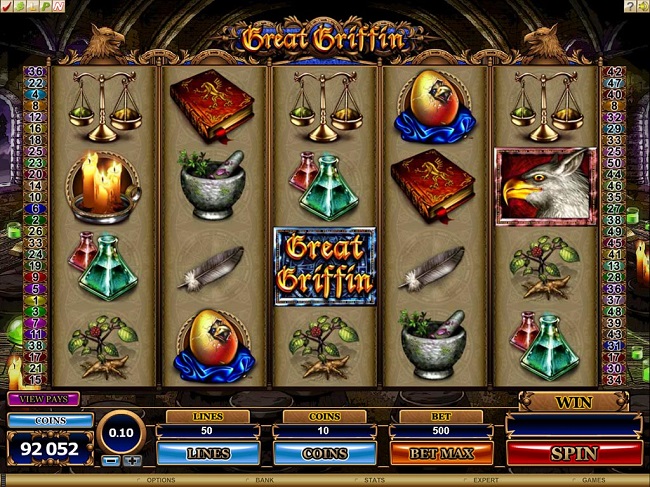Click the green P toolbar icon
Viewport: 650px width, 487px height.
point(46,7)
